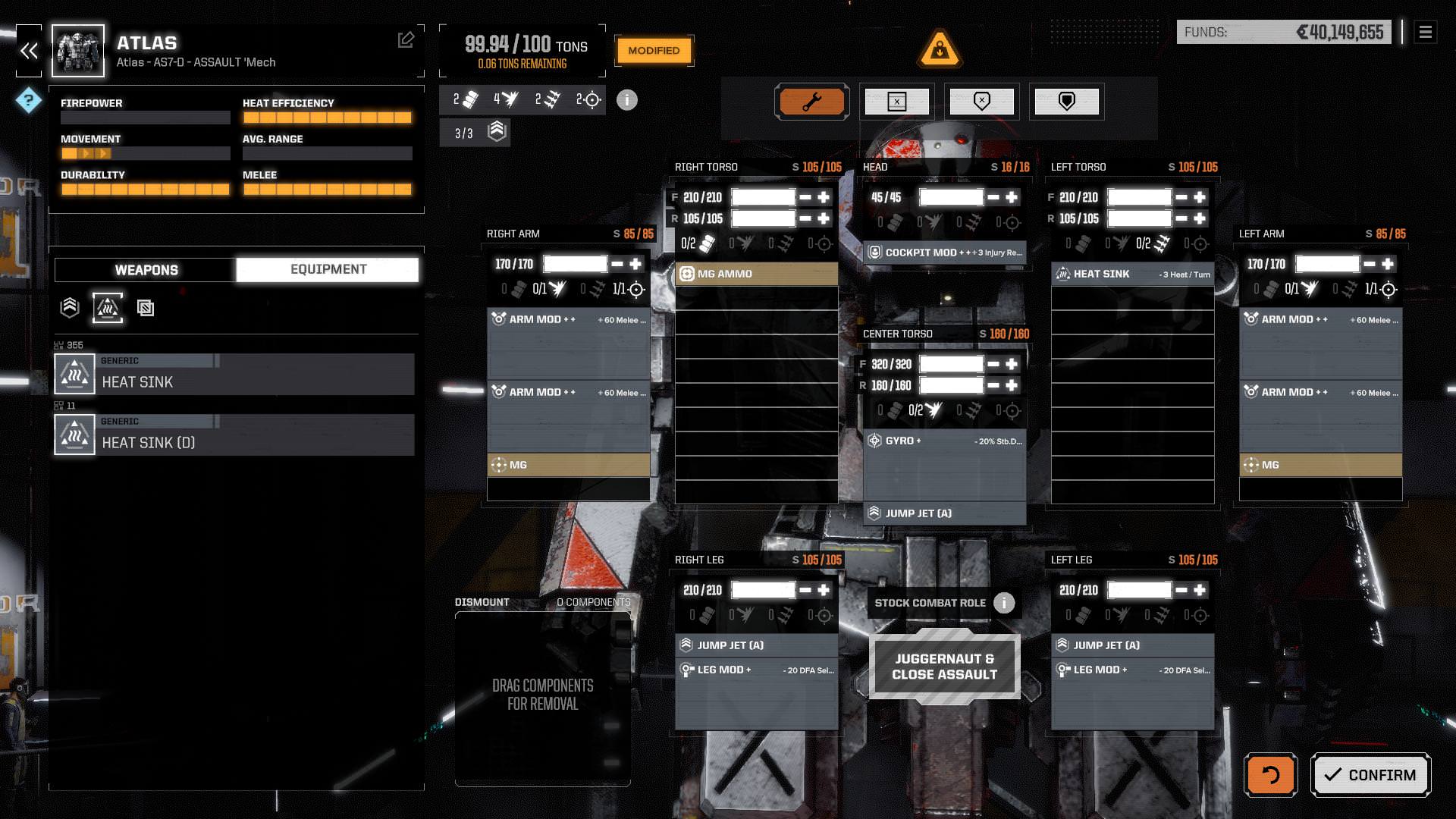The height and width of the screenshot is (819, 1456).
Task: Choose the left torso Heat Sink slot
Action: 1132,274
